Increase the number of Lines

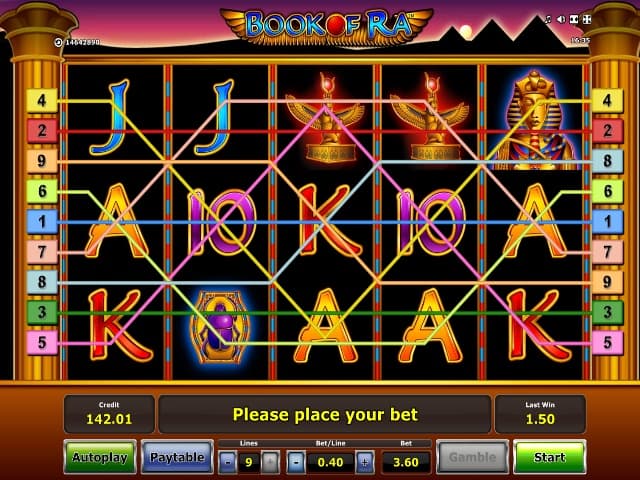[x=271, y=462]
